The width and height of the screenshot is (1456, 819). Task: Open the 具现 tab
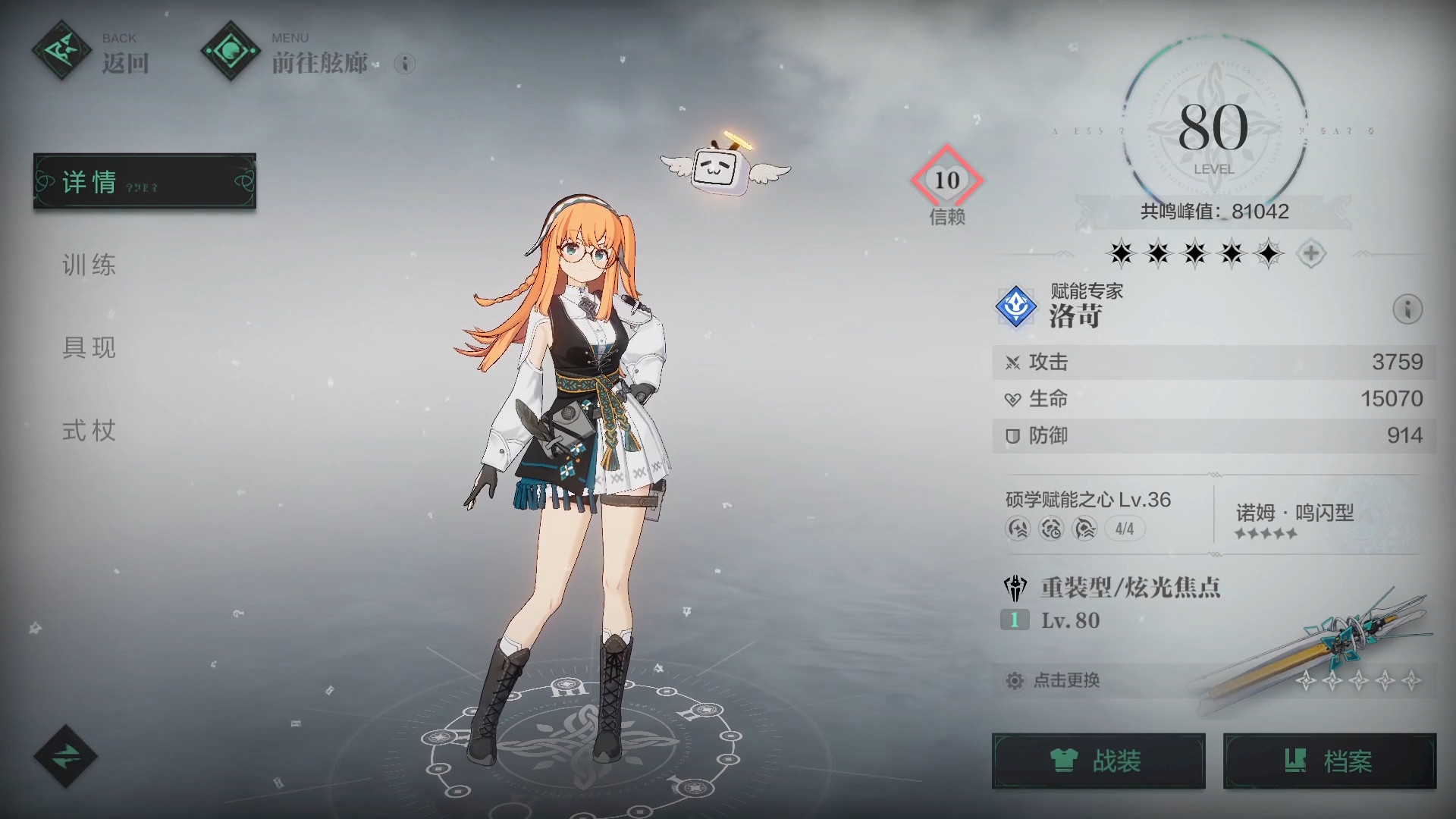pos(89,347)
